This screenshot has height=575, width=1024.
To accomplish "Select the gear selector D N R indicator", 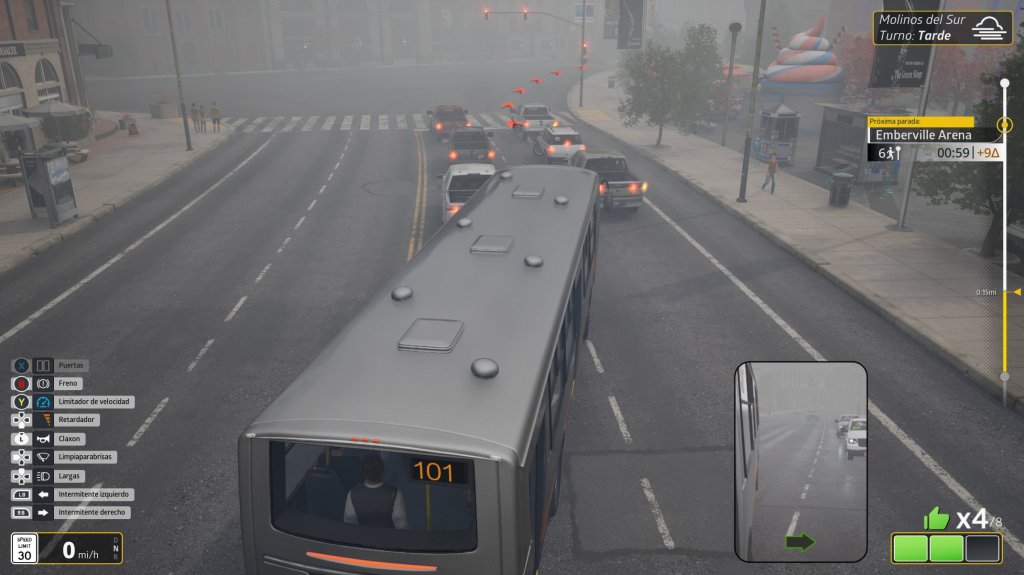I will tap(116, 548).
